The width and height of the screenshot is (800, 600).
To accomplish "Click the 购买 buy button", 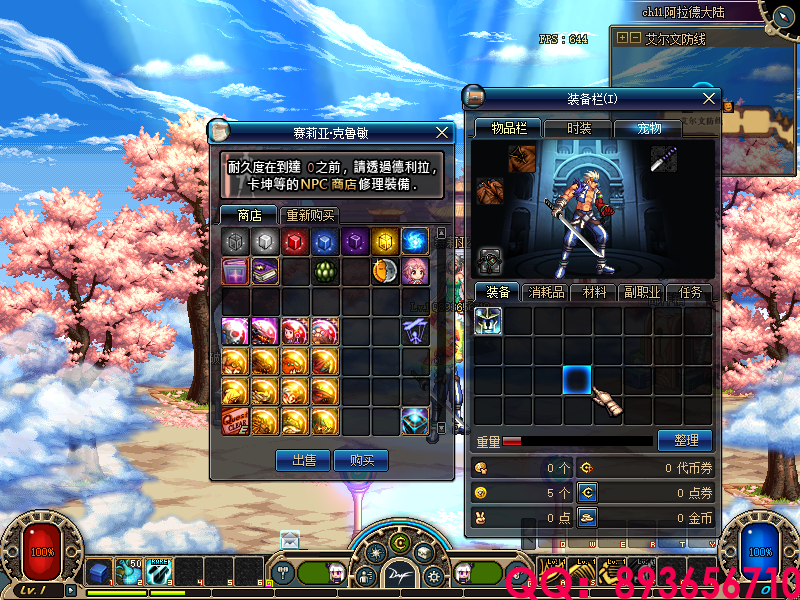I will pyautogui.click(x=361, y=460).
